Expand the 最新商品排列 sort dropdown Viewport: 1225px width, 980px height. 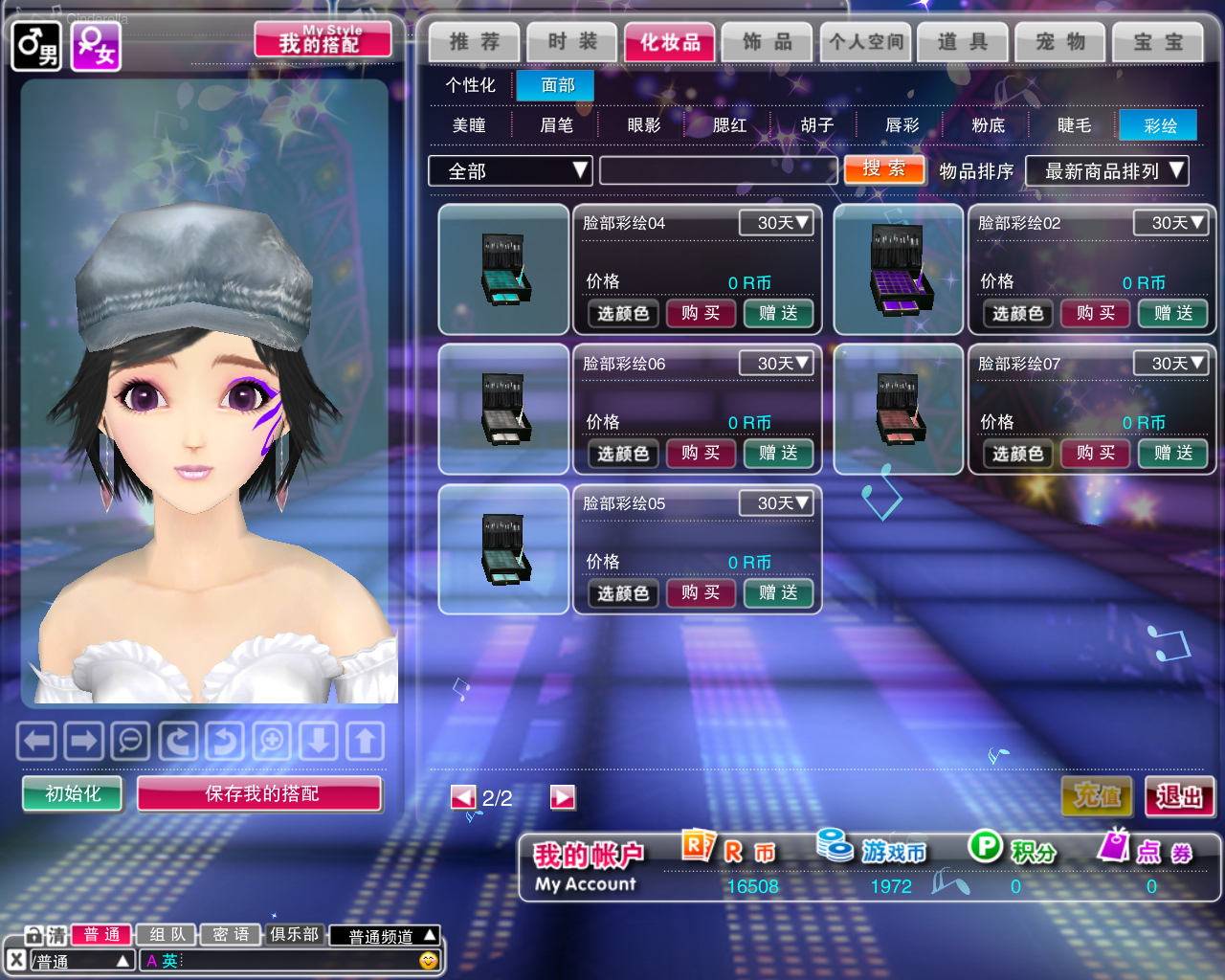coord(1106,171)
